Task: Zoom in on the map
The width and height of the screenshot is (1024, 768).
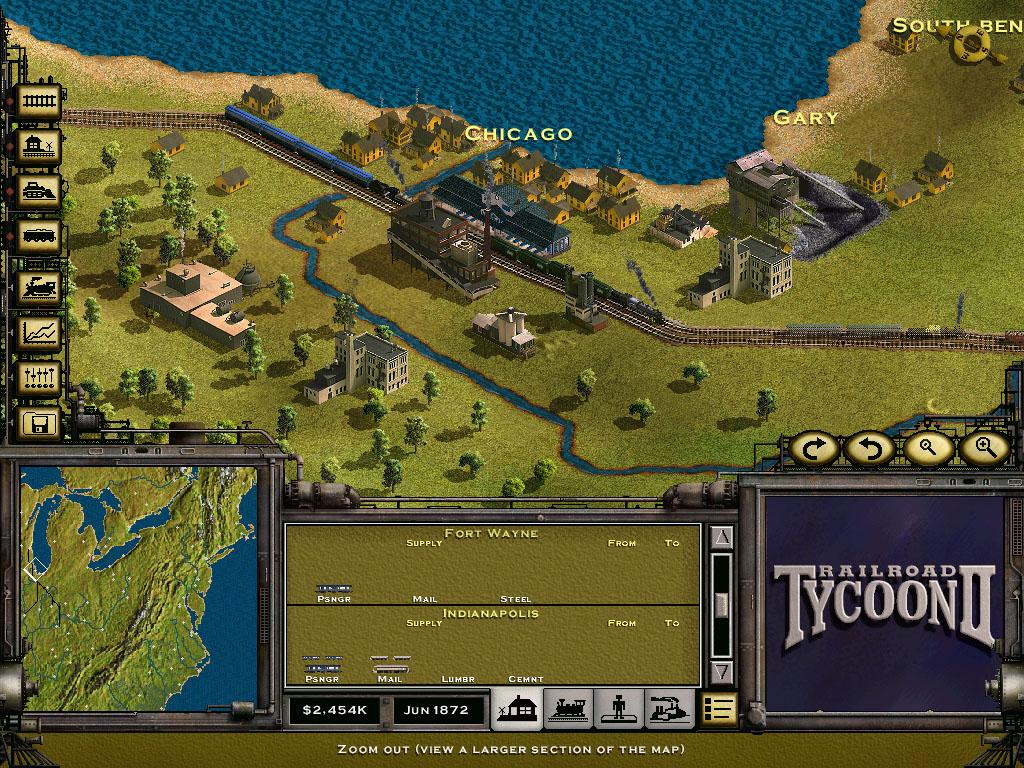Action: coord(984,448)
